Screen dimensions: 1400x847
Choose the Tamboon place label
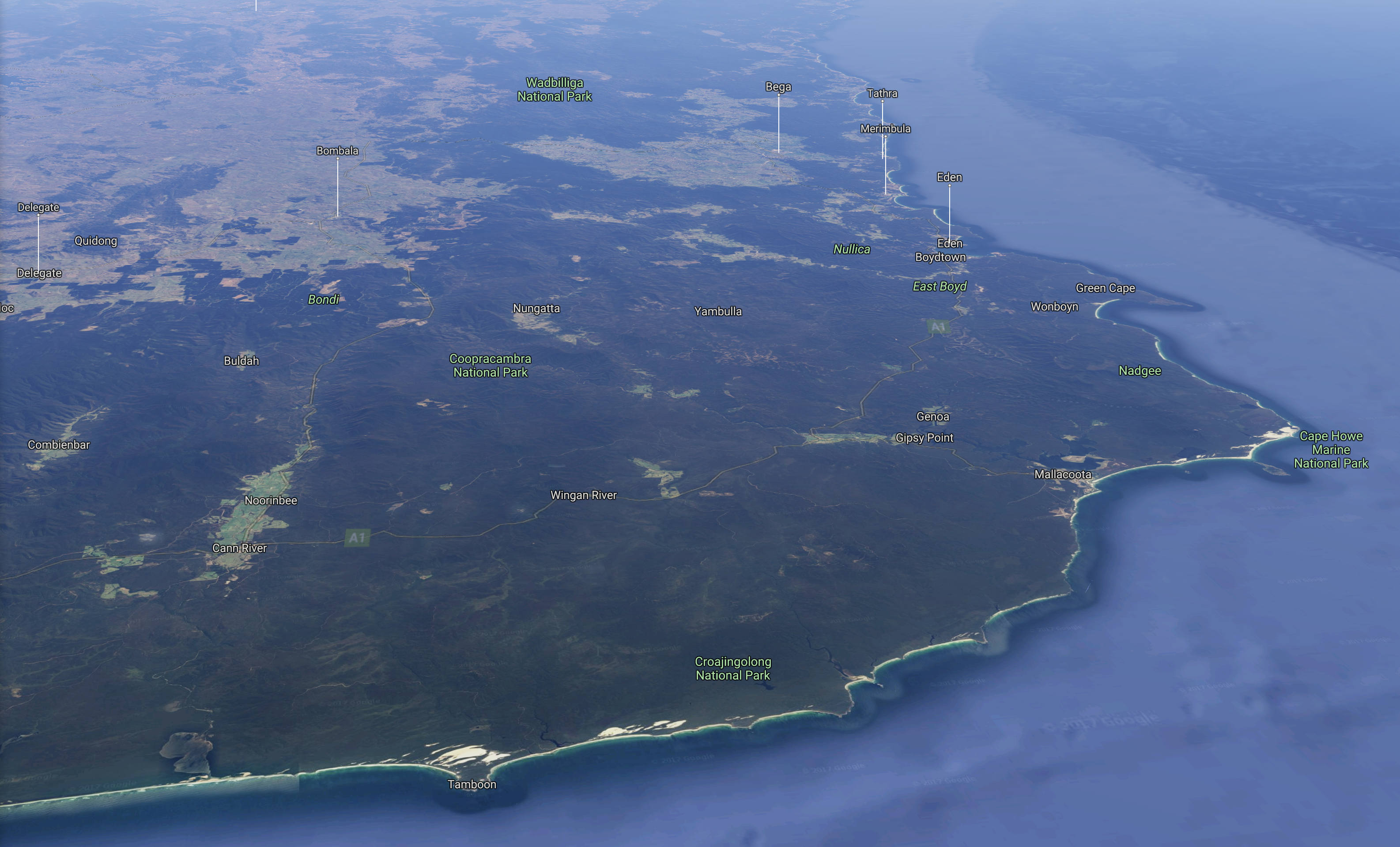tap(472, 784)
